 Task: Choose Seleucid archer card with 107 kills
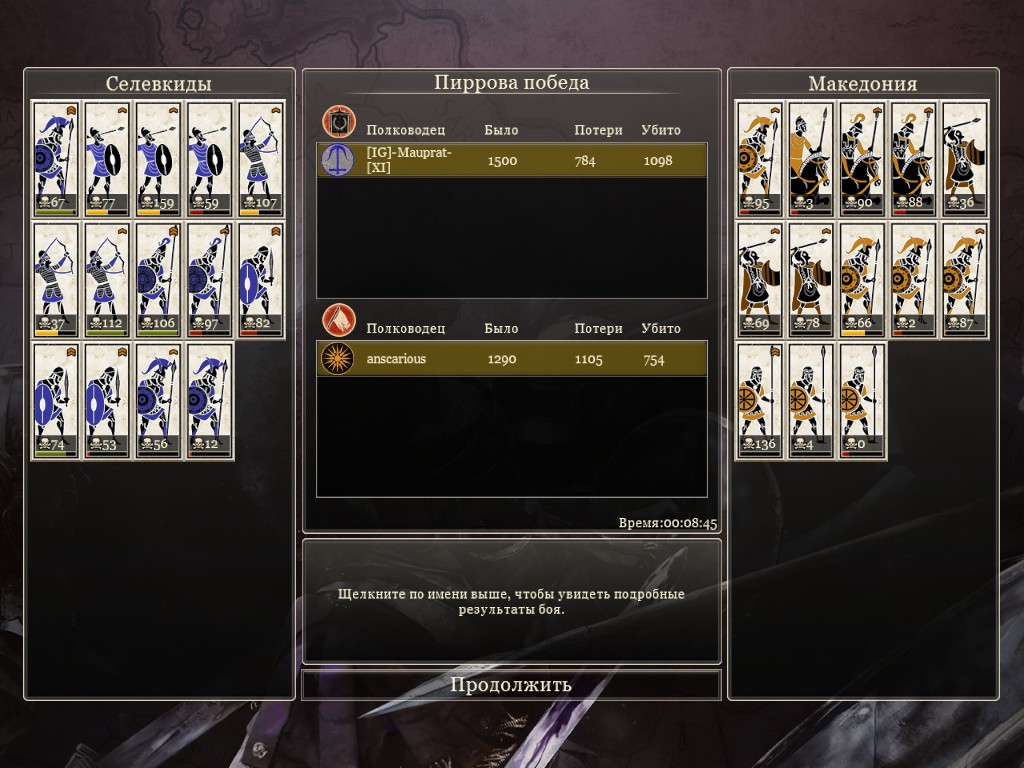[262, 158]
